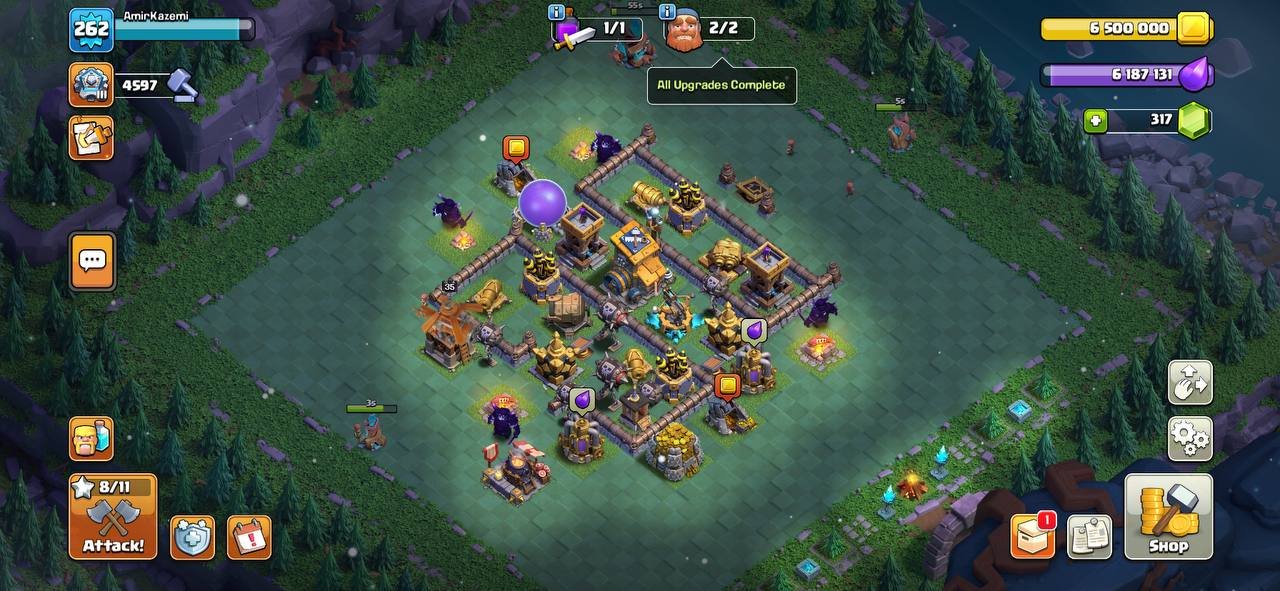Open the army barbarian and elixir button

(x=91, y=438)
